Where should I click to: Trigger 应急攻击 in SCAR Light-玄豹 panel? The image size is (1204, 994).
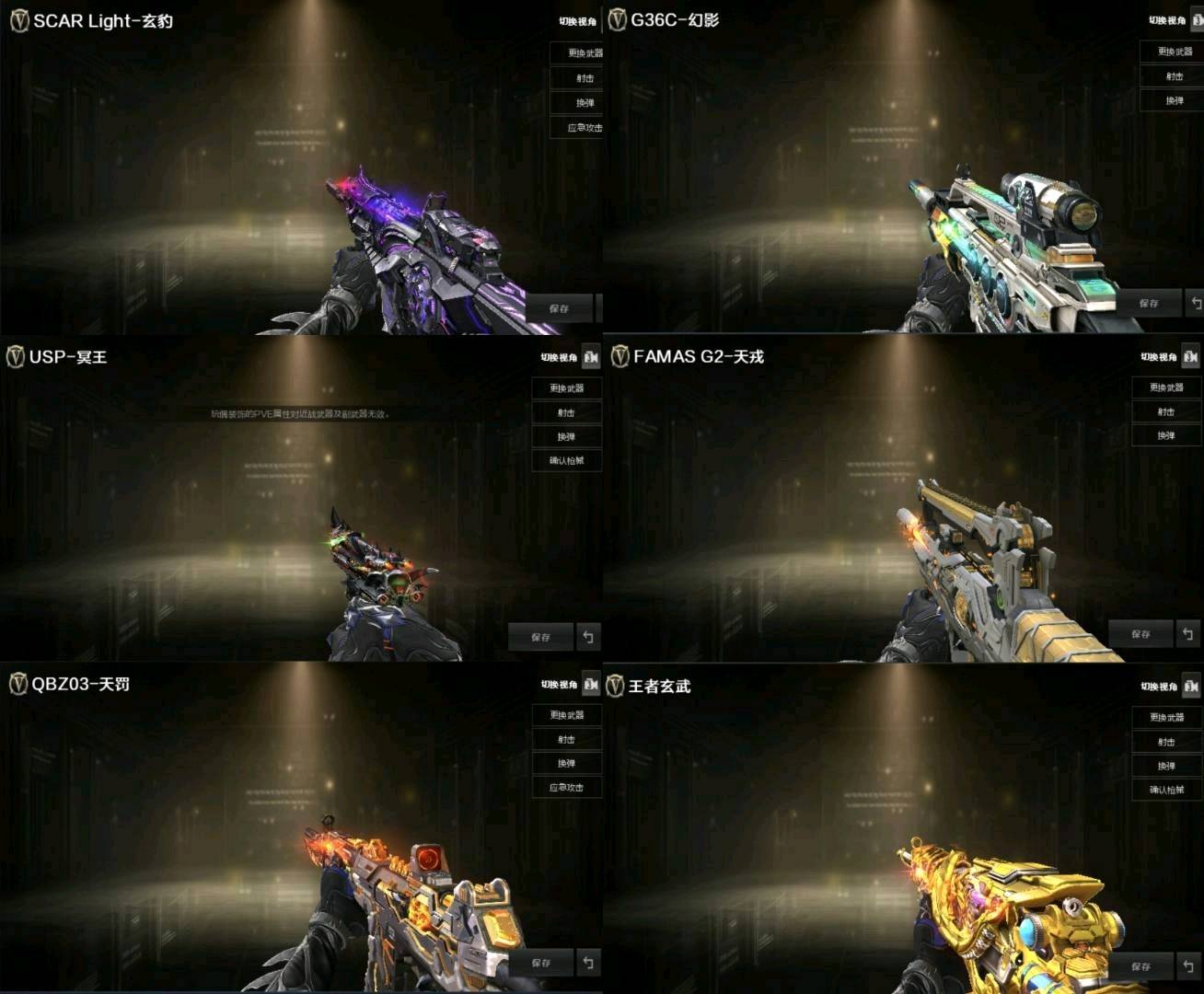click(x=579, y=128)
